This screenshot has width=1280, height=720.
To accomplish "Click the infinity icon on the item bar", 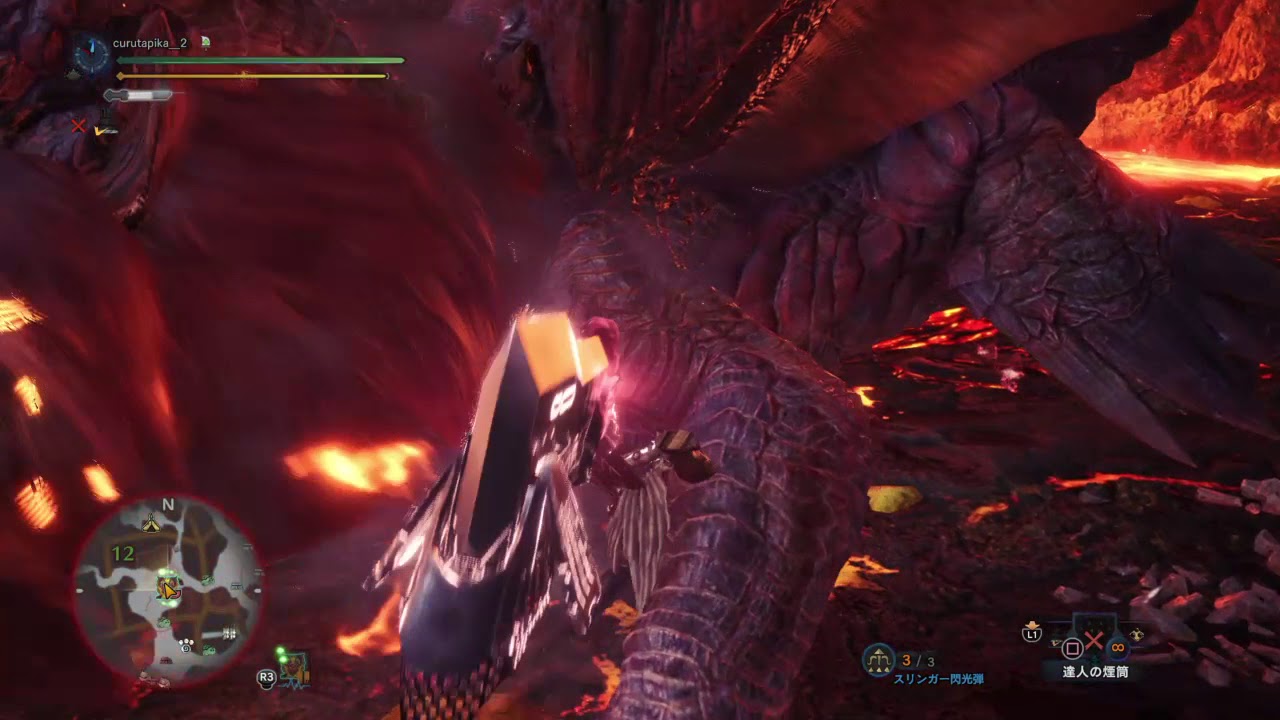I will tap(1117, 647).
